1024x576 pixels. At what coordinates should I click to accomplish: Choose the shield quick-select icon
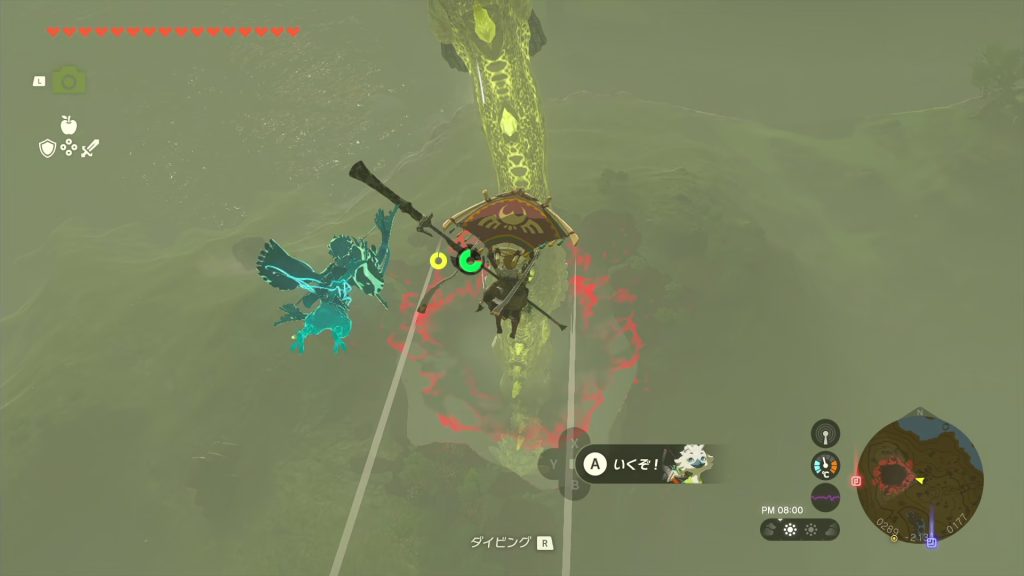(46, 148)
